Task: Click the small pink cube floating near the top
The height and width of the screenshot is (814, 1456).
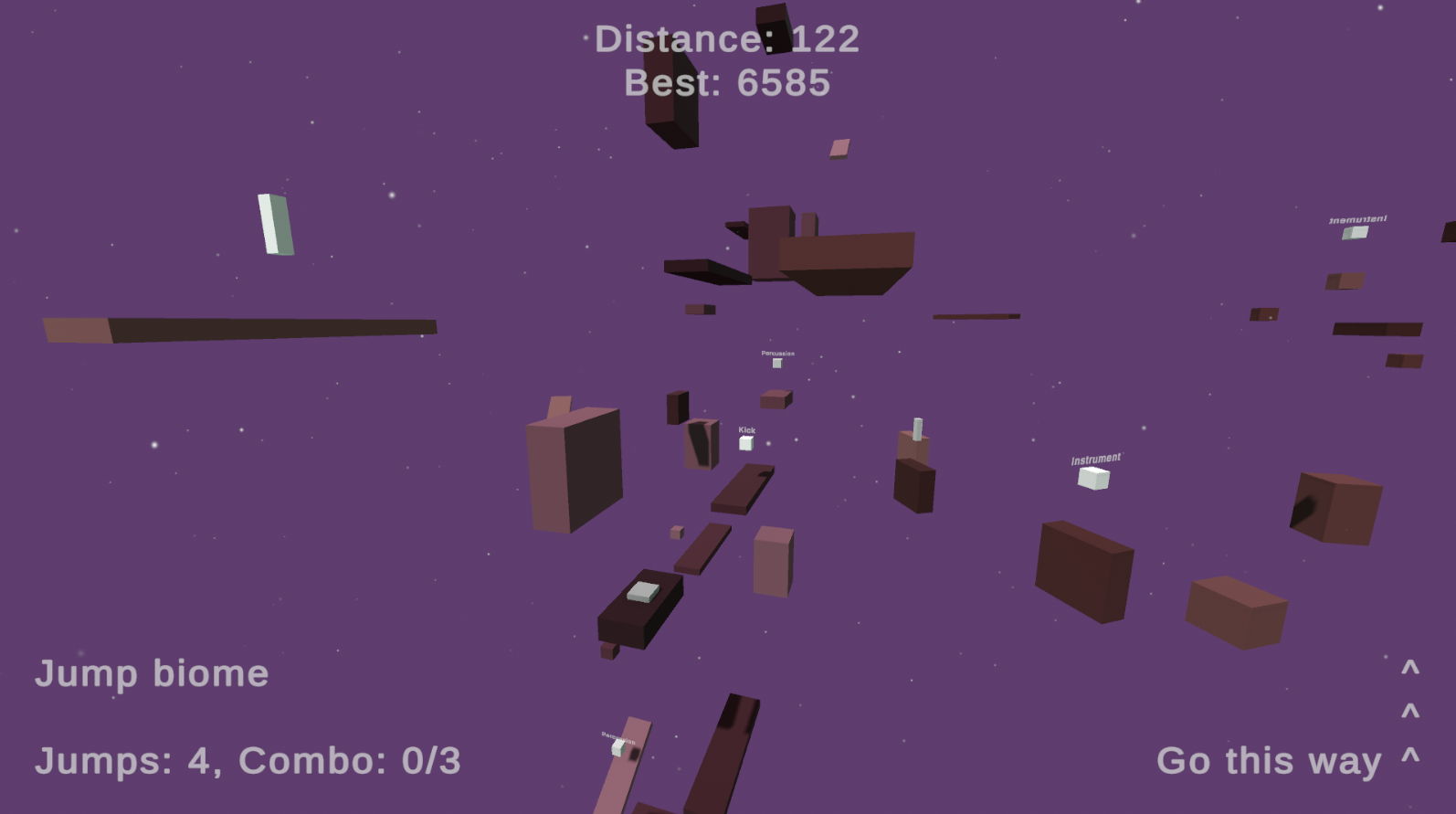Action: (840, 146)
